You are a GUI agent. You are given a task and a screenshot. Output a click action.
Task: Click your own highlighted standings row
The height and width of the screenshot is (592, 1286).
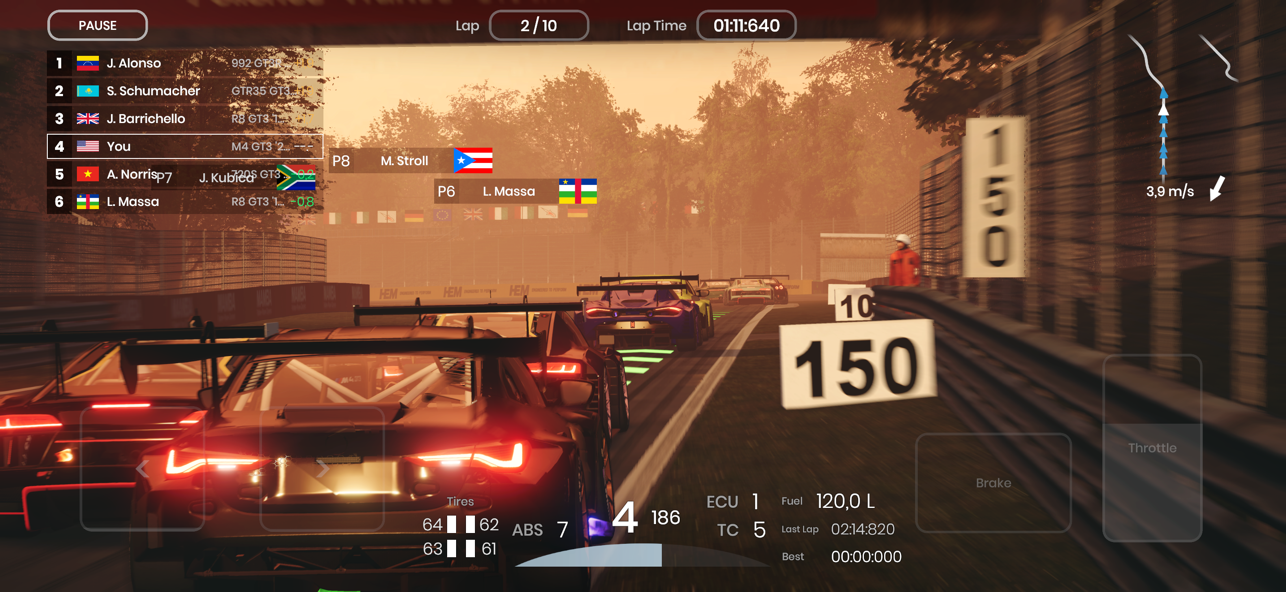(184, 146)
